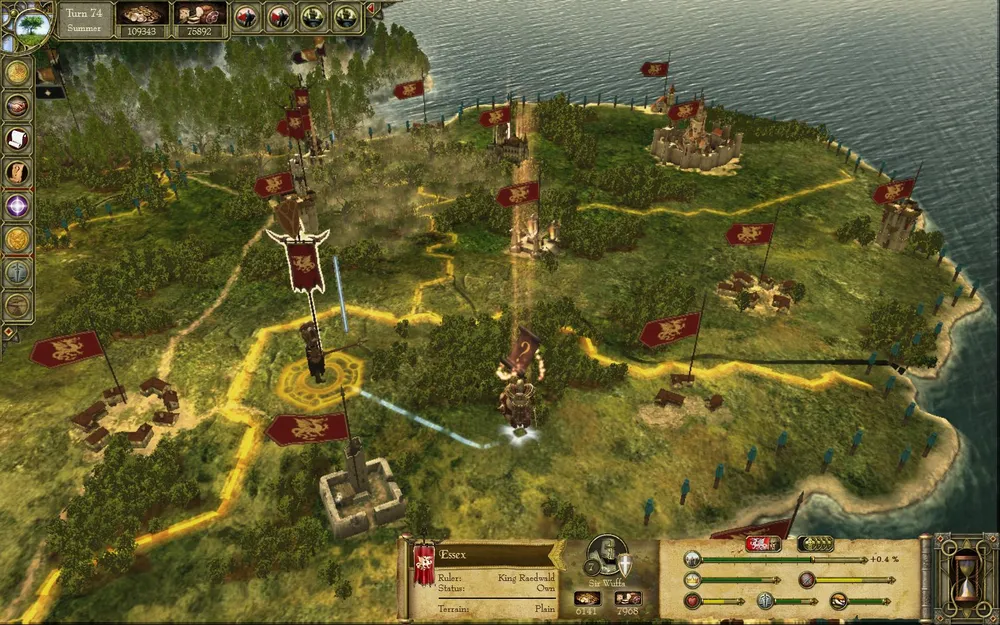Select the bottom brown sidebar icon
The image size is (1000, 625).
pos(17,304)
